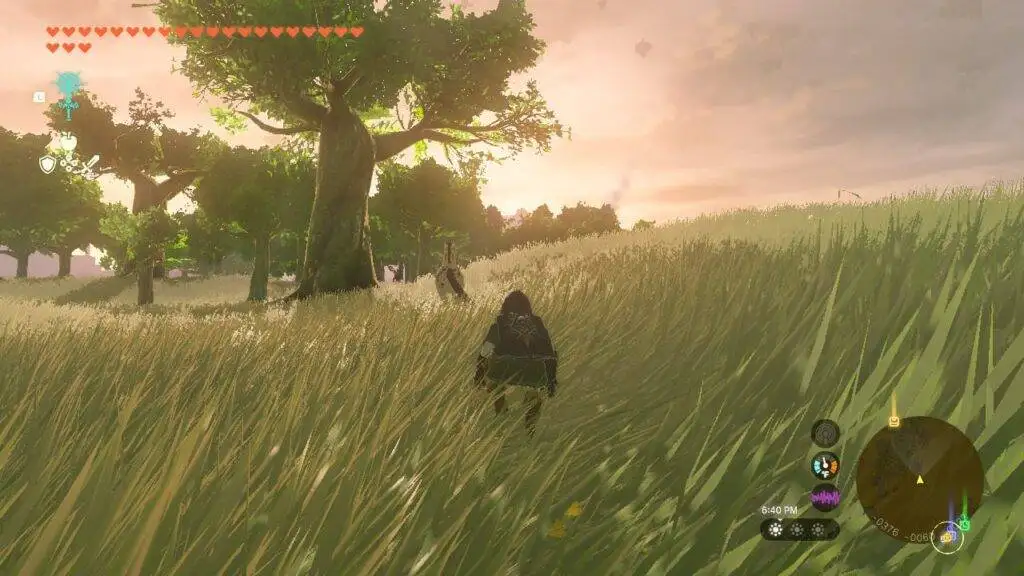Screen dimensions: 1024x576
Task: Click the green pin on the minimap
Action: tap(964, 523)
